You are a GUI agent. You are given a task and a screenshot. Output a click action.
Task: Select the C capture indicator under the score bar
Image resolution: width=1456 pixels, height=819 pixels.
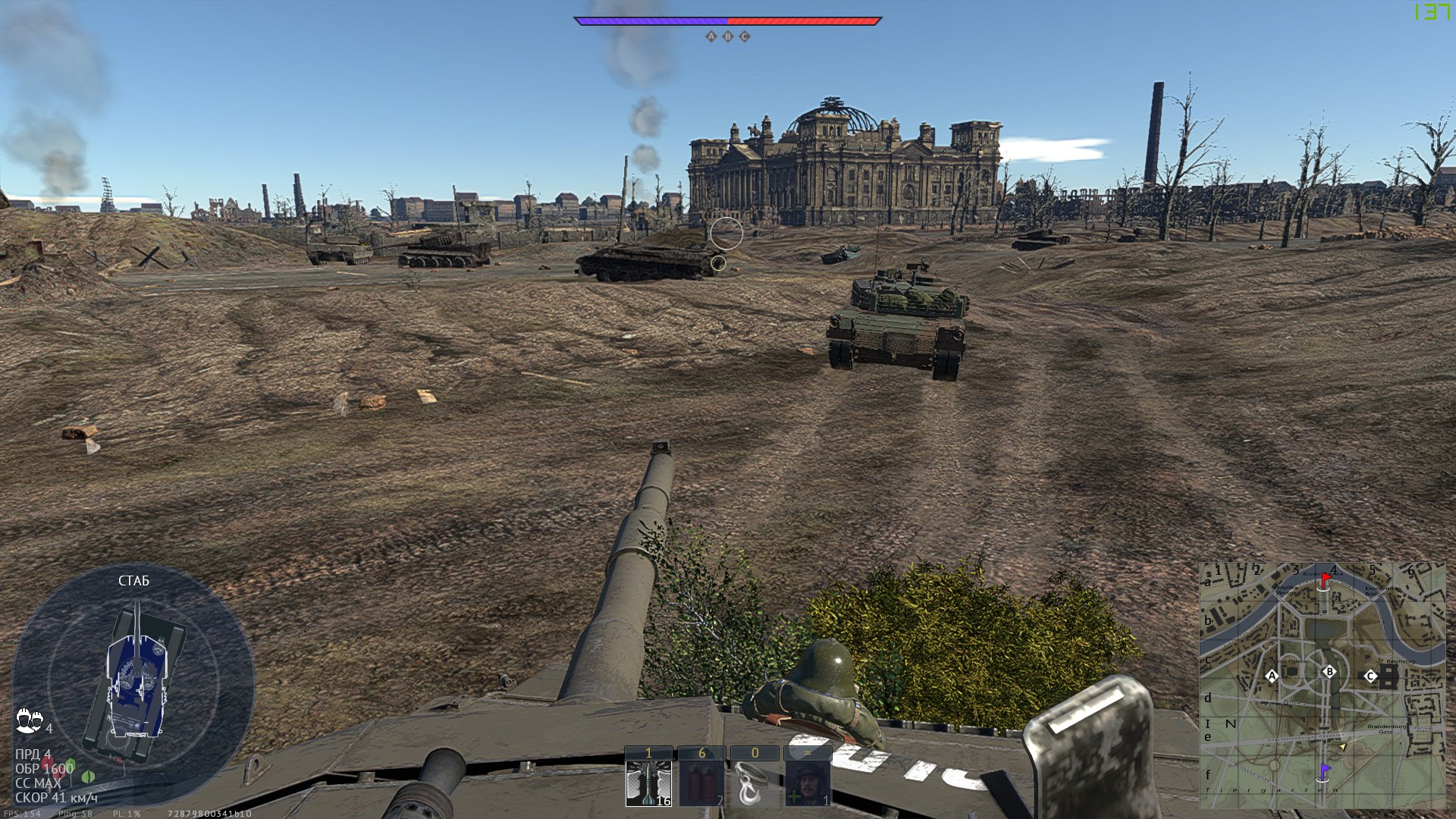[745, 36]
